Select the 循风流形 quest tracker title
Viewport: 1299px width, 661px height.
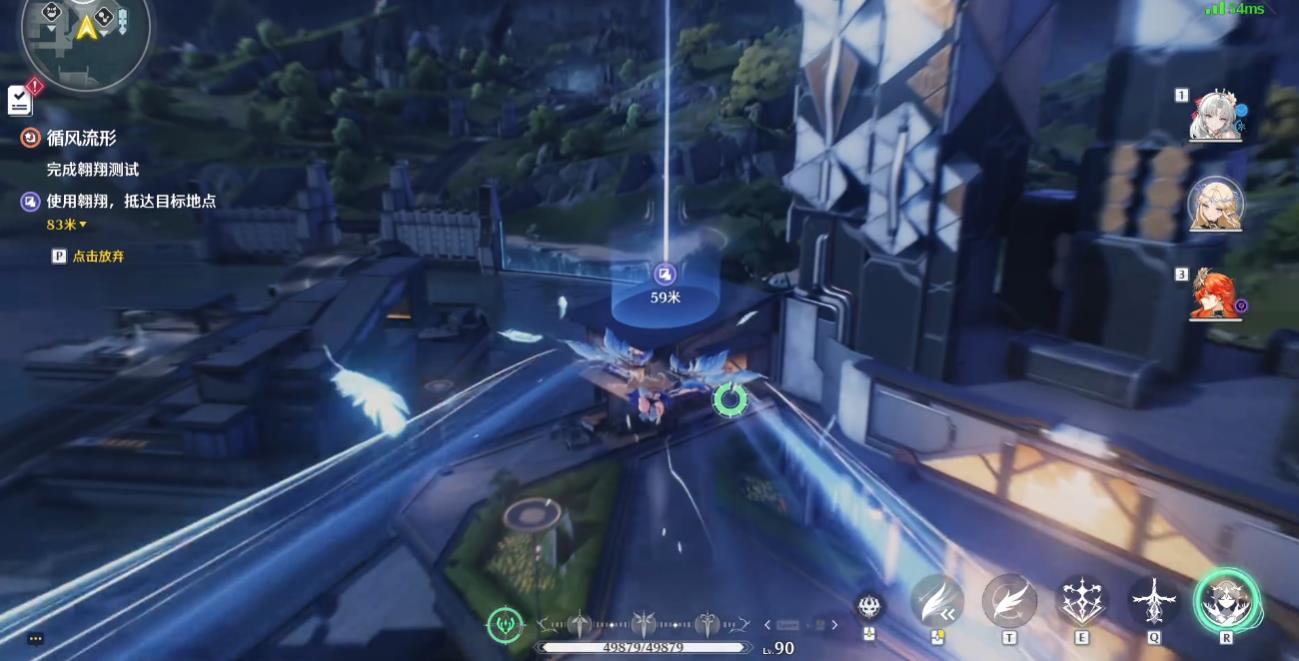tap(81, 138)
